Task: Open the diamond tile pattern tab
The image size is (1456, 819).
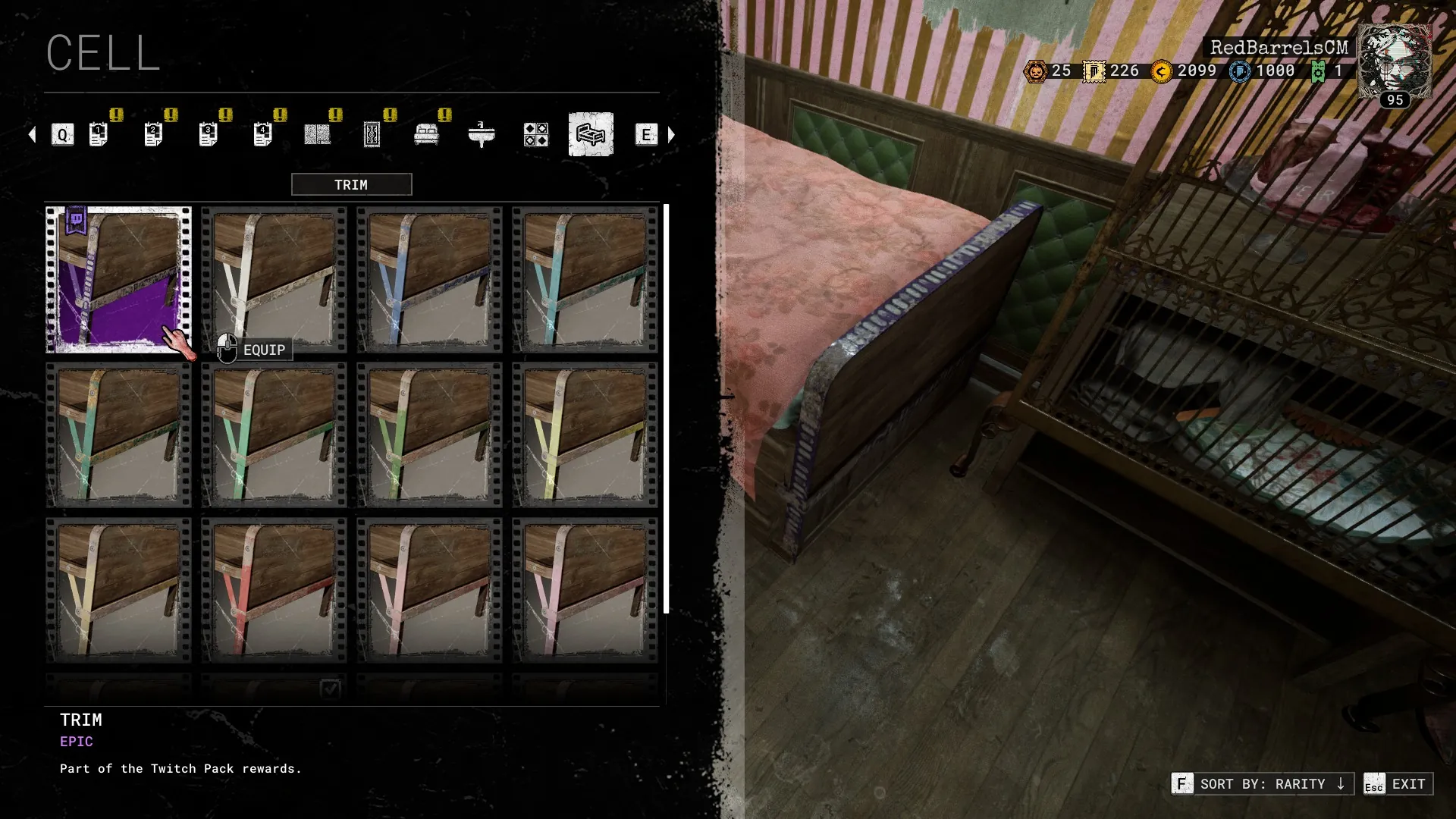Action: [x=536, y=134]
